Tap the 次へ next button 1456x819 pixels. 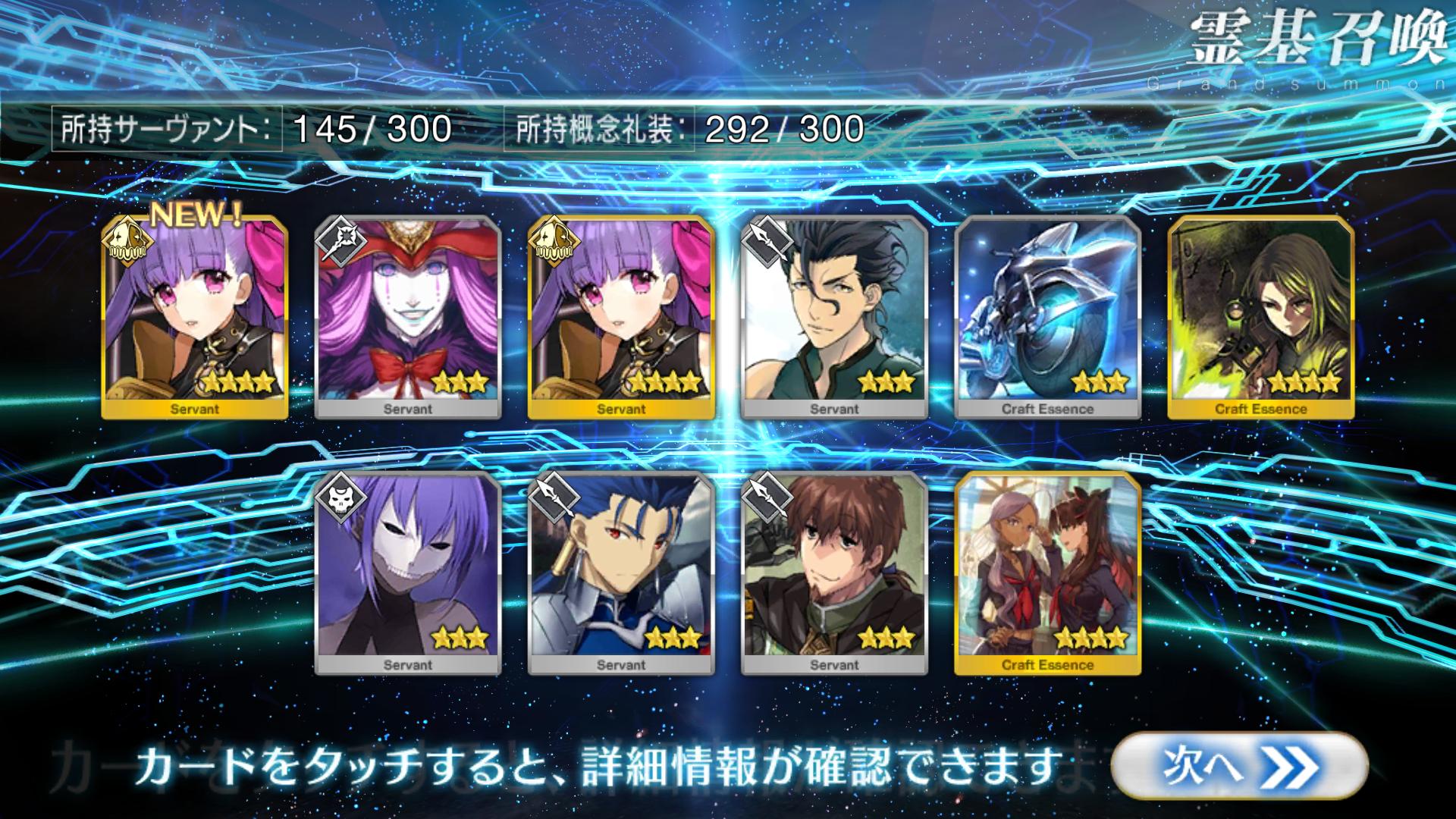coord(1239,765)
